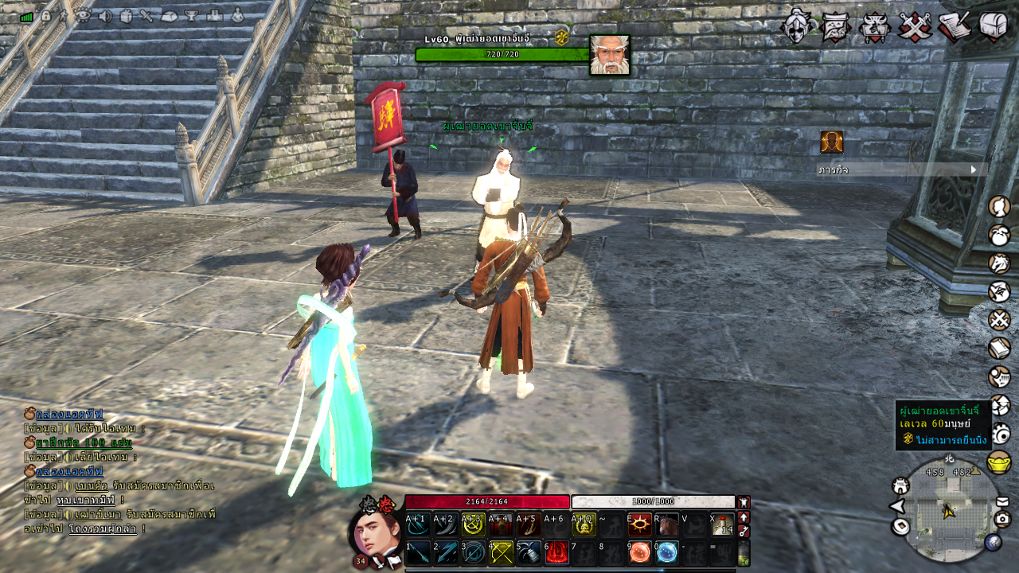Image resolution: width=1019 pixels, height=573 pixels.
Task: Open the scroll and quill menu icon
Action: pos(955,25)
